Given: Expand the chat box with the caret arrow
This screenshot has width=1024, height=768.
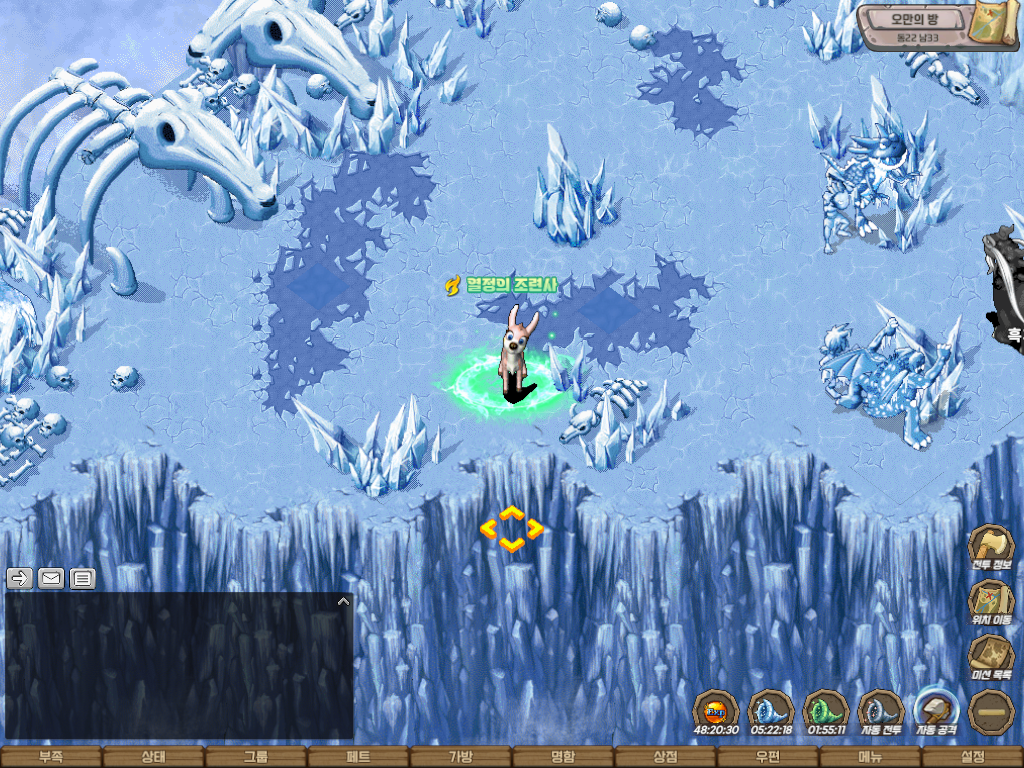Looking at the screenshot, I should [343, 602].
